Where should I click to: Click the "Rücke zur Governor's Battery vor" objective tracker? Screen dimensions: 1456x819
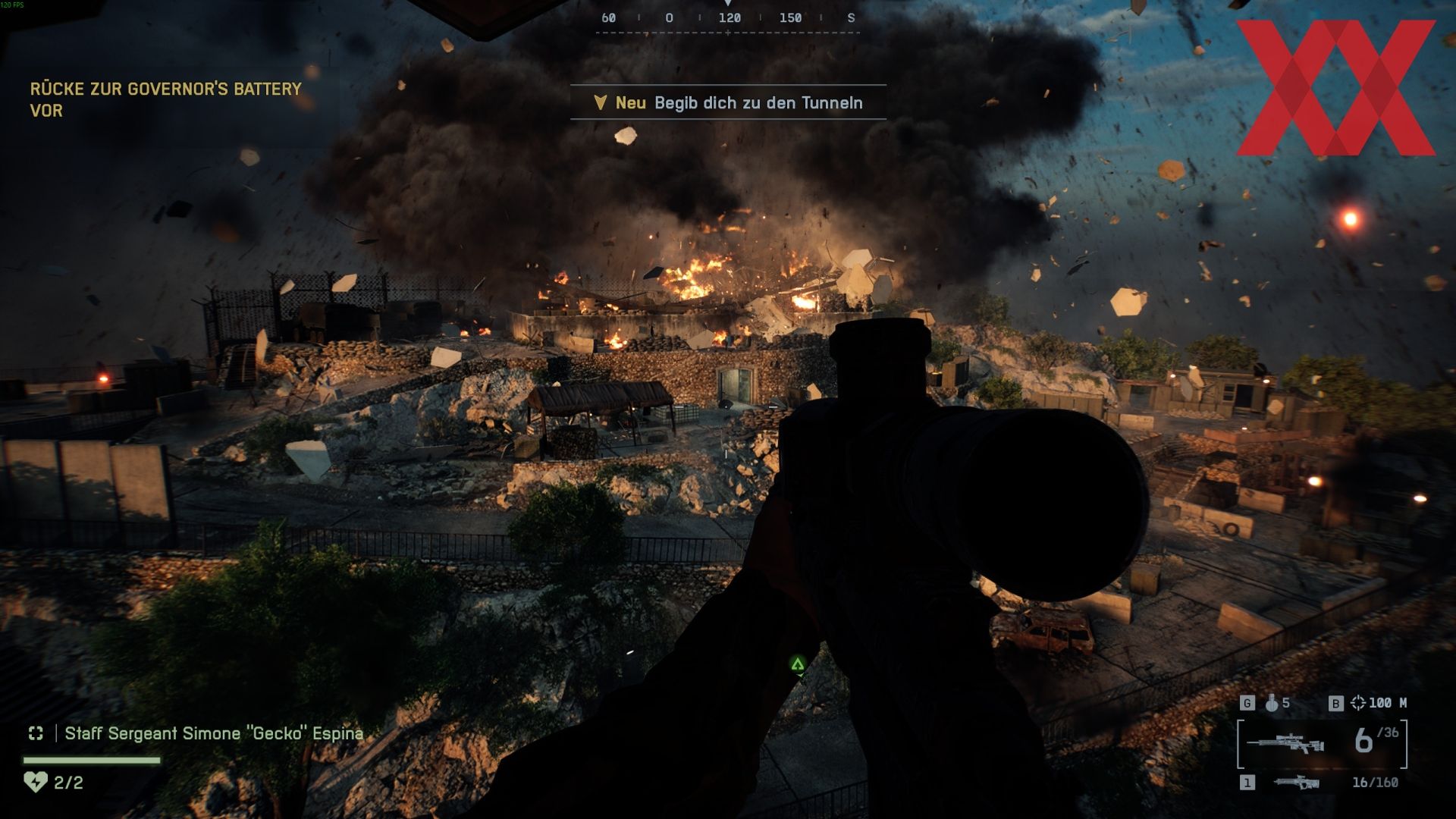[165, 99]
